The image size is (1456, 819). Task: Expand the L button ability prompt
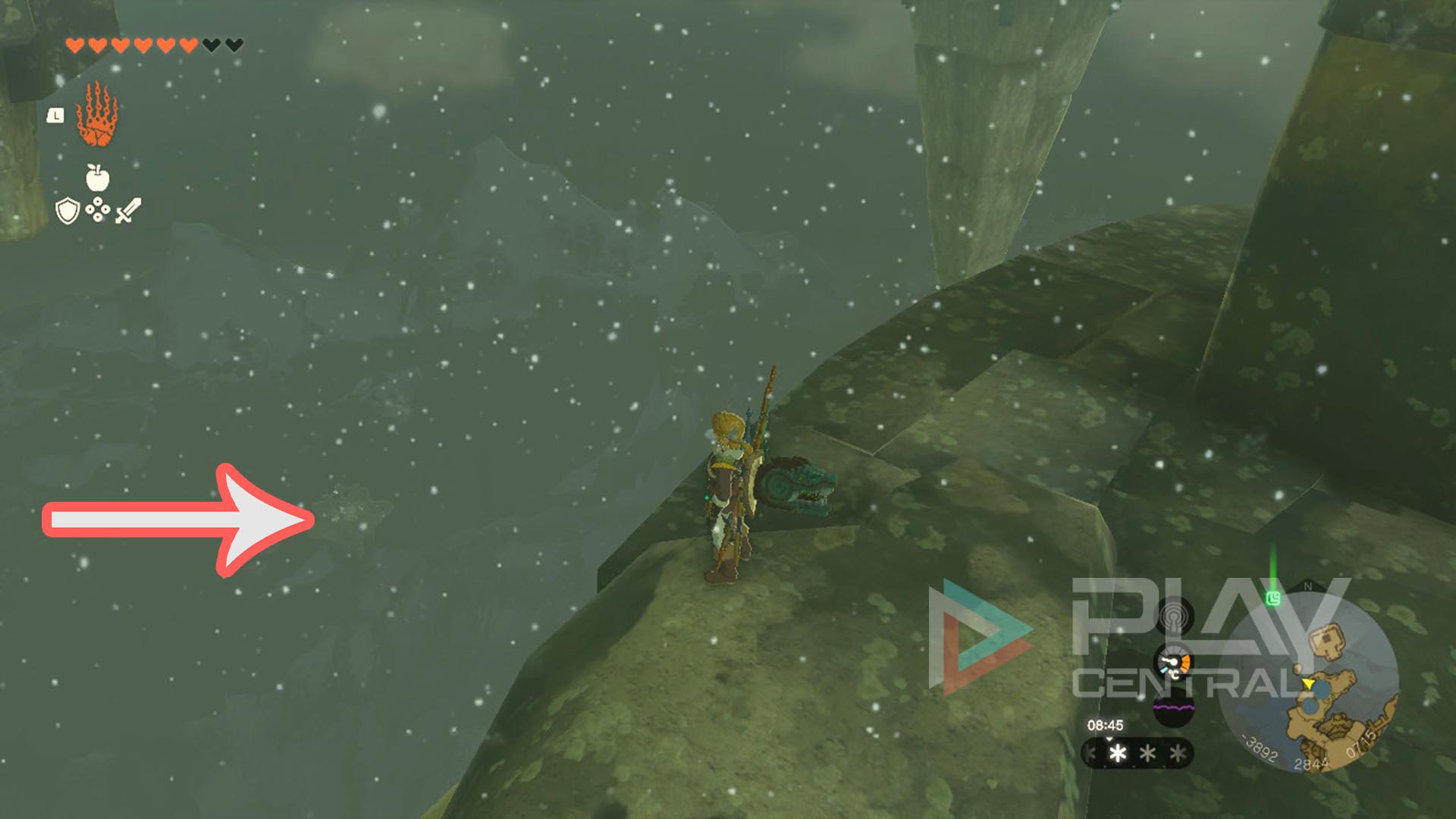tap(55, 115)
